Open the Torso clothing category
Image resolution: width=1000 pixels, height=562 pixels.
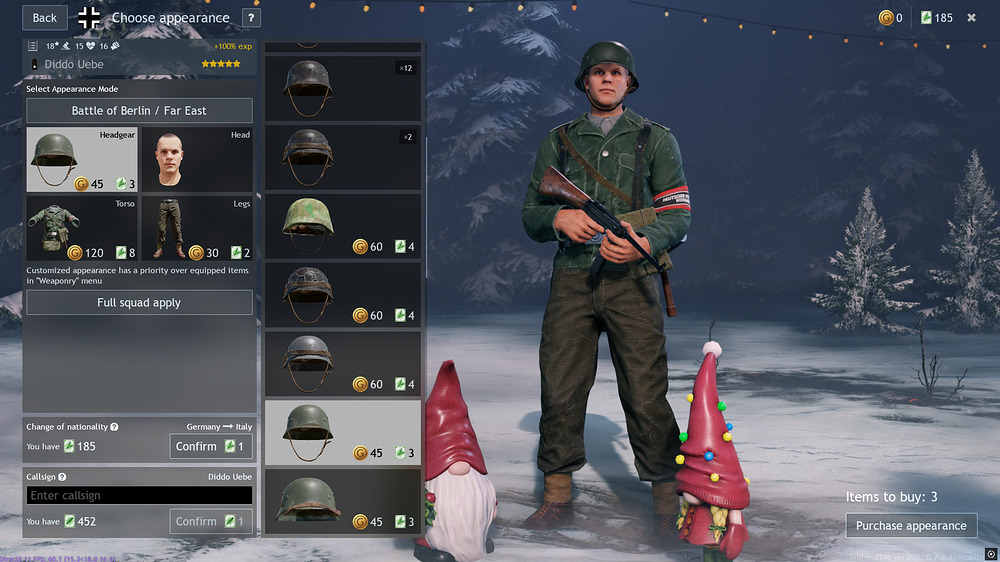pos(82,228)
